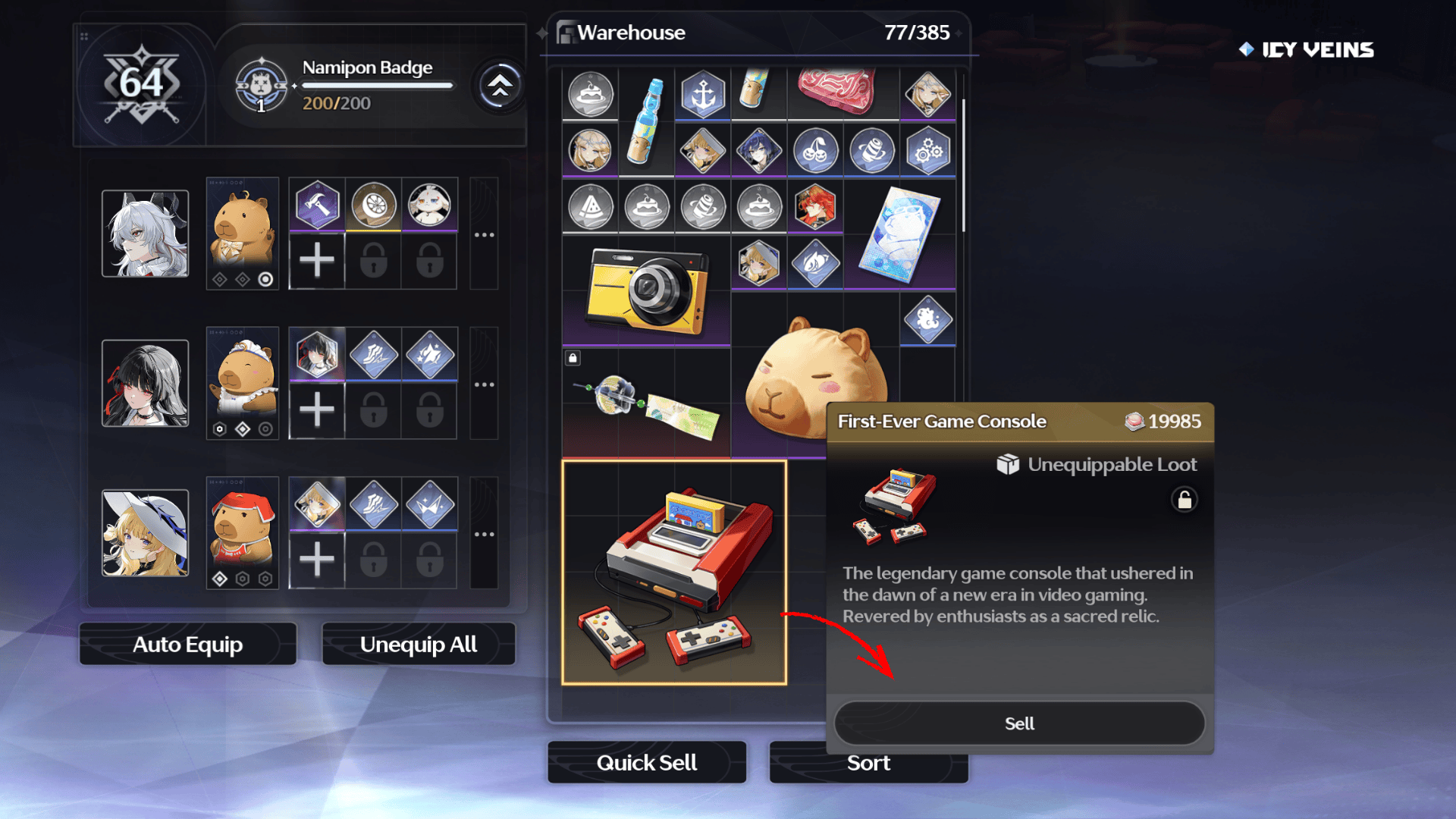Screen dimensions: 1456x819
Task: Auto Equip loot on characters
Action: tap(187, 645)
